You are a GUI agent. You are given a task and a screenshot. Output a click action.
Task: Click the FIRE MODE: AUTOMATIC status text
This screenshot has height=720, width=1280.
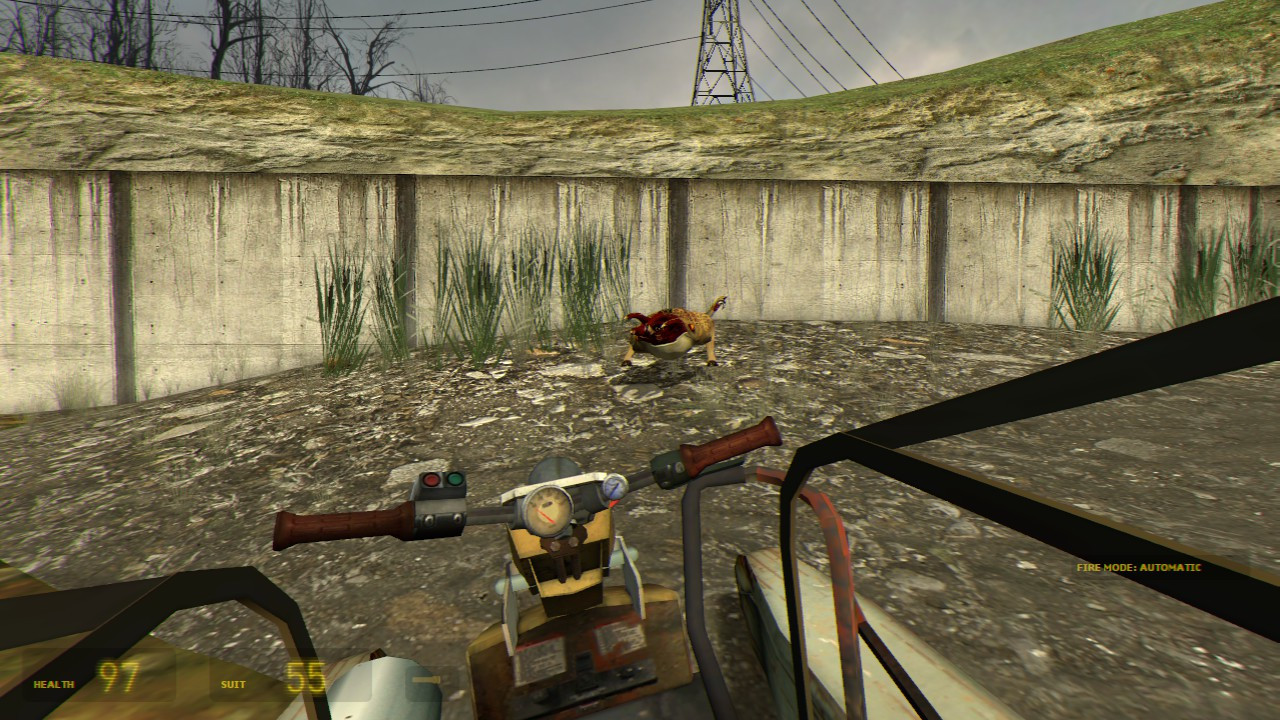click(x=1140, y=566)
